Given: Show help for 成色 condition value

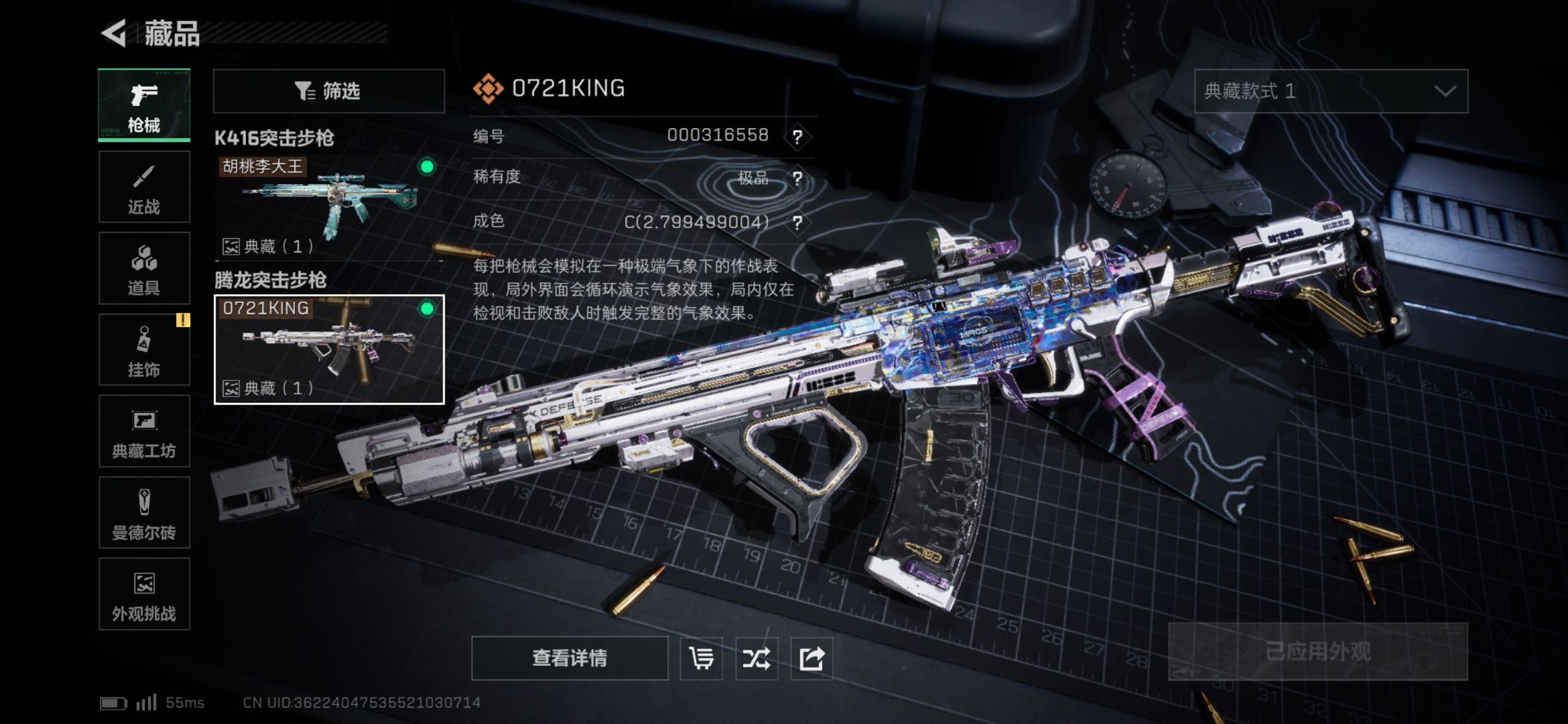Looking at the screenshot, I should [x=797, y=223].
